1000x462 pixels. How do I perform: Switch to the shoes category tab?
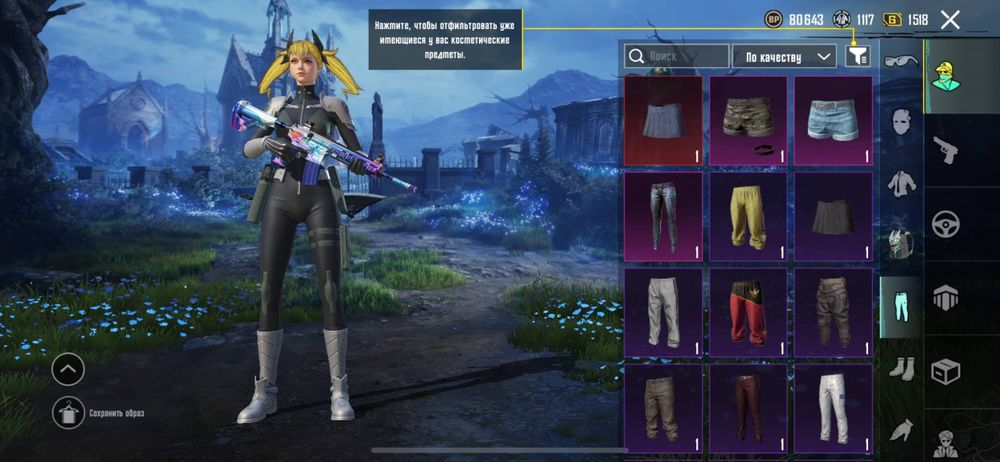pyautogui.click(x=900, y=368)
